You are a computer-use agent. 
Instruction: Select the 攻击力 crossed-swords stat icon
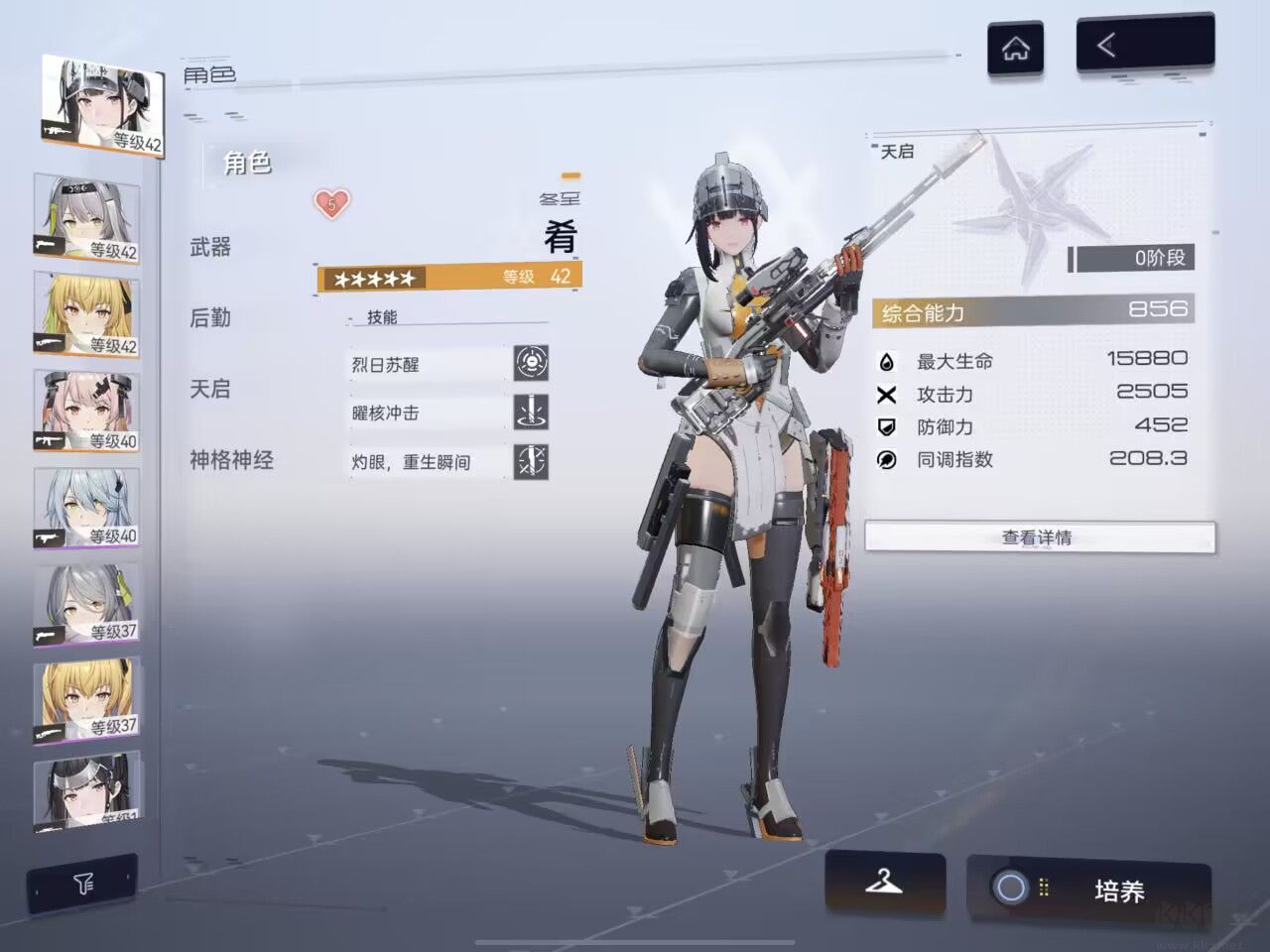coord(886,394)
